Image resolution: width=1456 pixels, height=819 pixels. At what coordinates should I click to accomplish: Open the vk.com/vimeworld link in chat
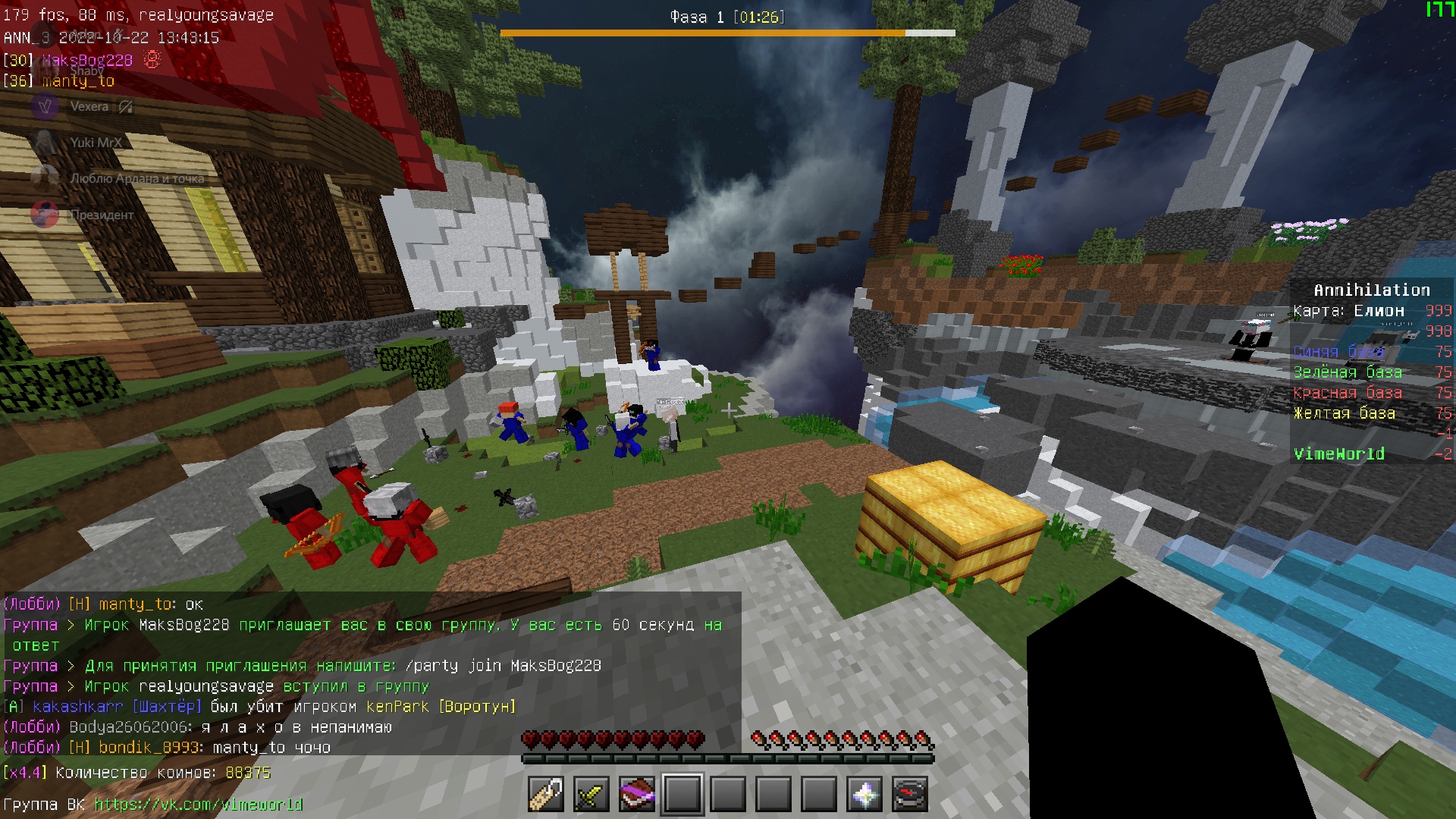pyautogui.click(x=198, y=805)
